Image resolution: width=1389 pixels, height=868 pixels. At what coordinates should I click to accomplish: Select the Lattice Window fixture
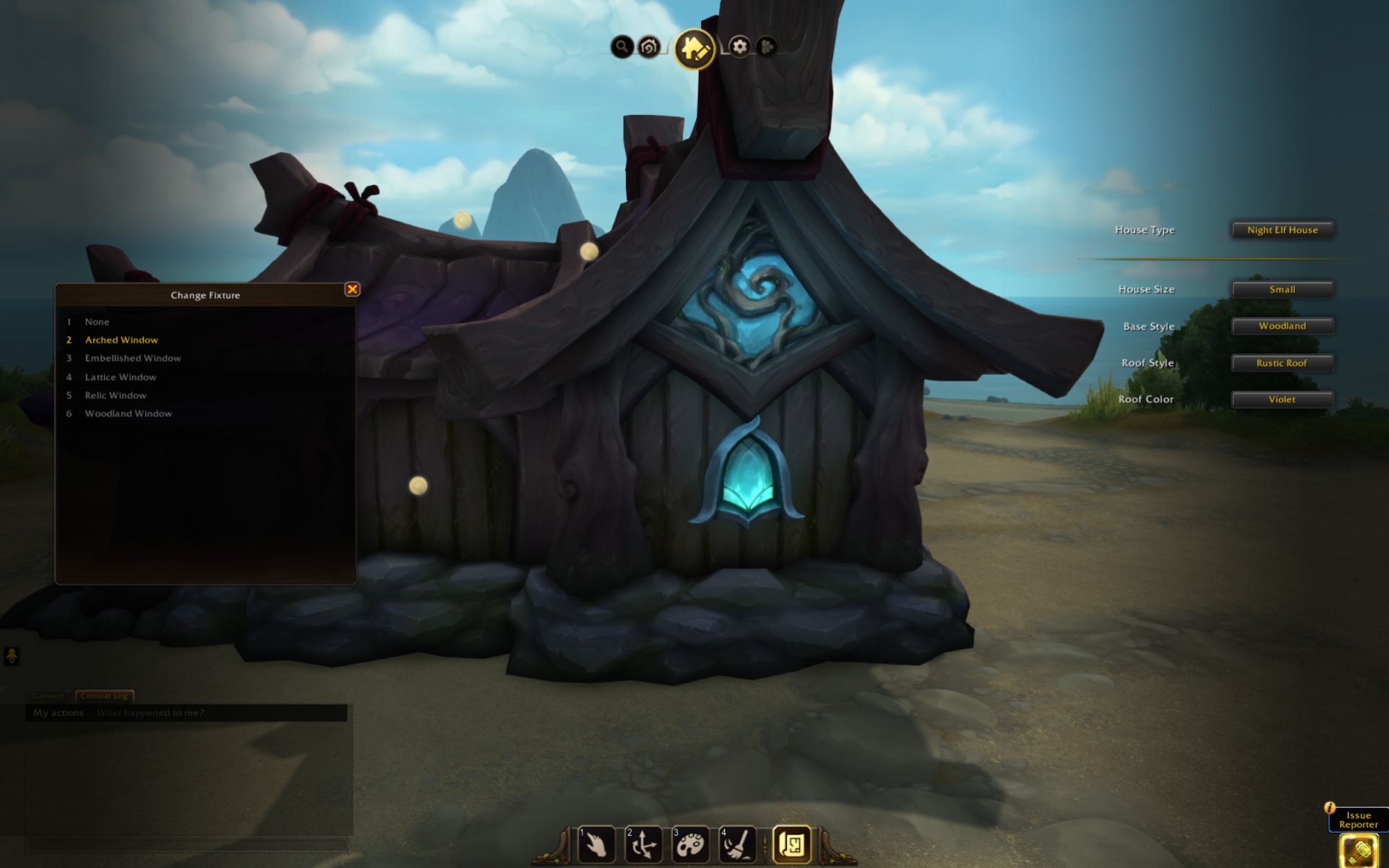[x=121, y=377]
